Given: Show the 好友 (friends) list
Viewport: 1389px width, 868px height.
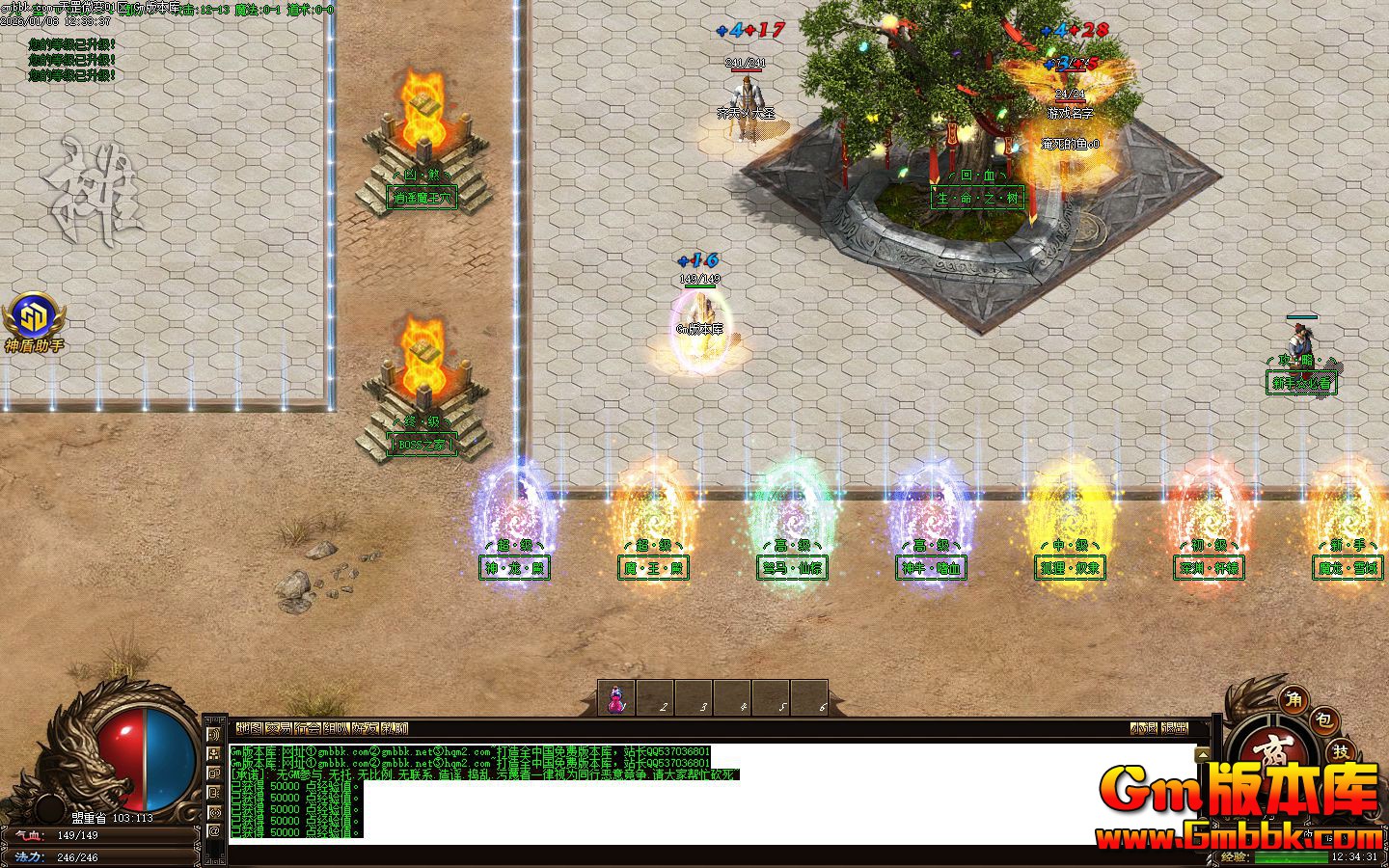Looking at the screenshot, I should click(366, 728).
